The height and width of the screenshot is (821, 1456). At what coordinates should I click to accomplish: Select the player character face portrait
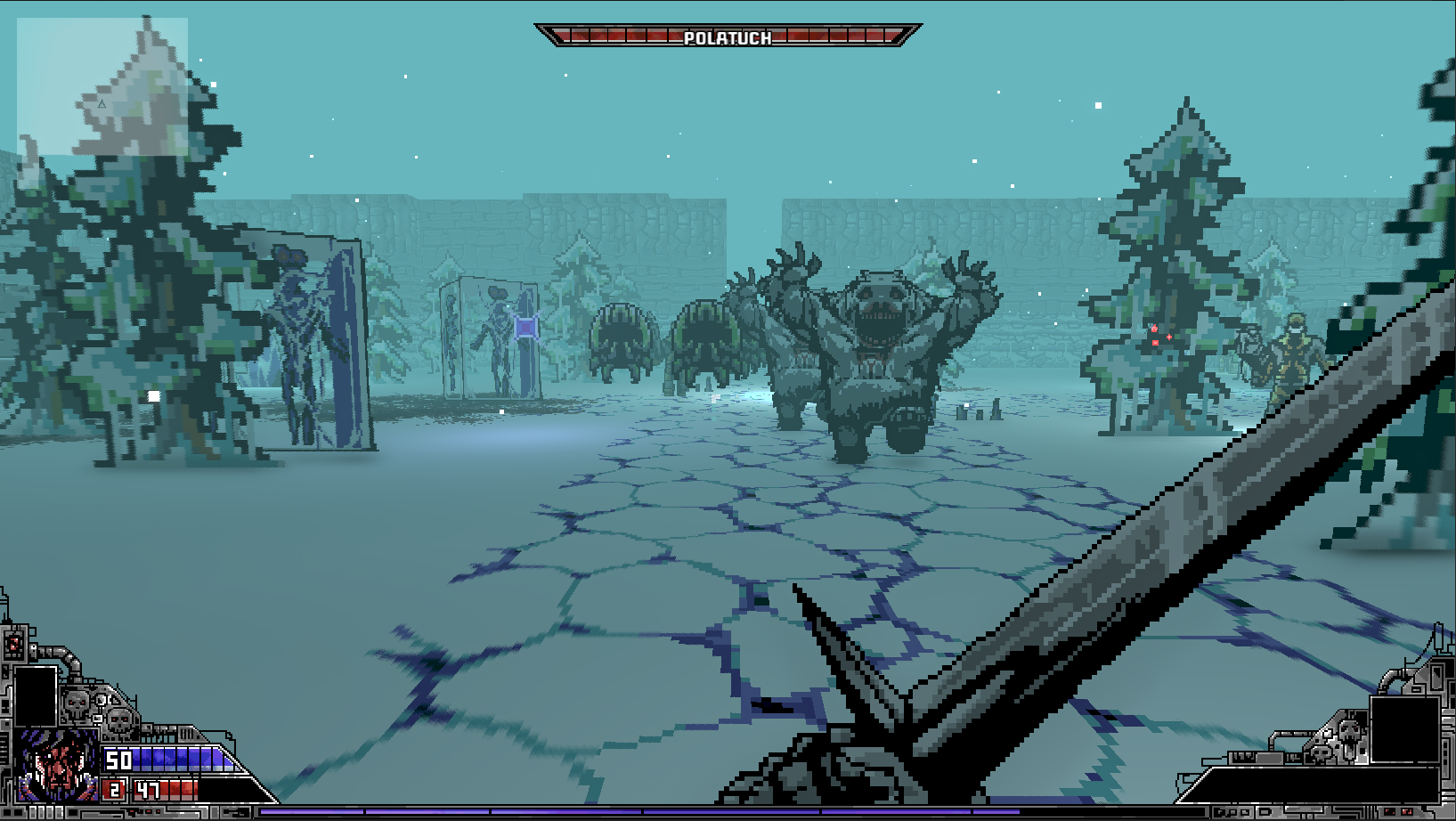57,765
